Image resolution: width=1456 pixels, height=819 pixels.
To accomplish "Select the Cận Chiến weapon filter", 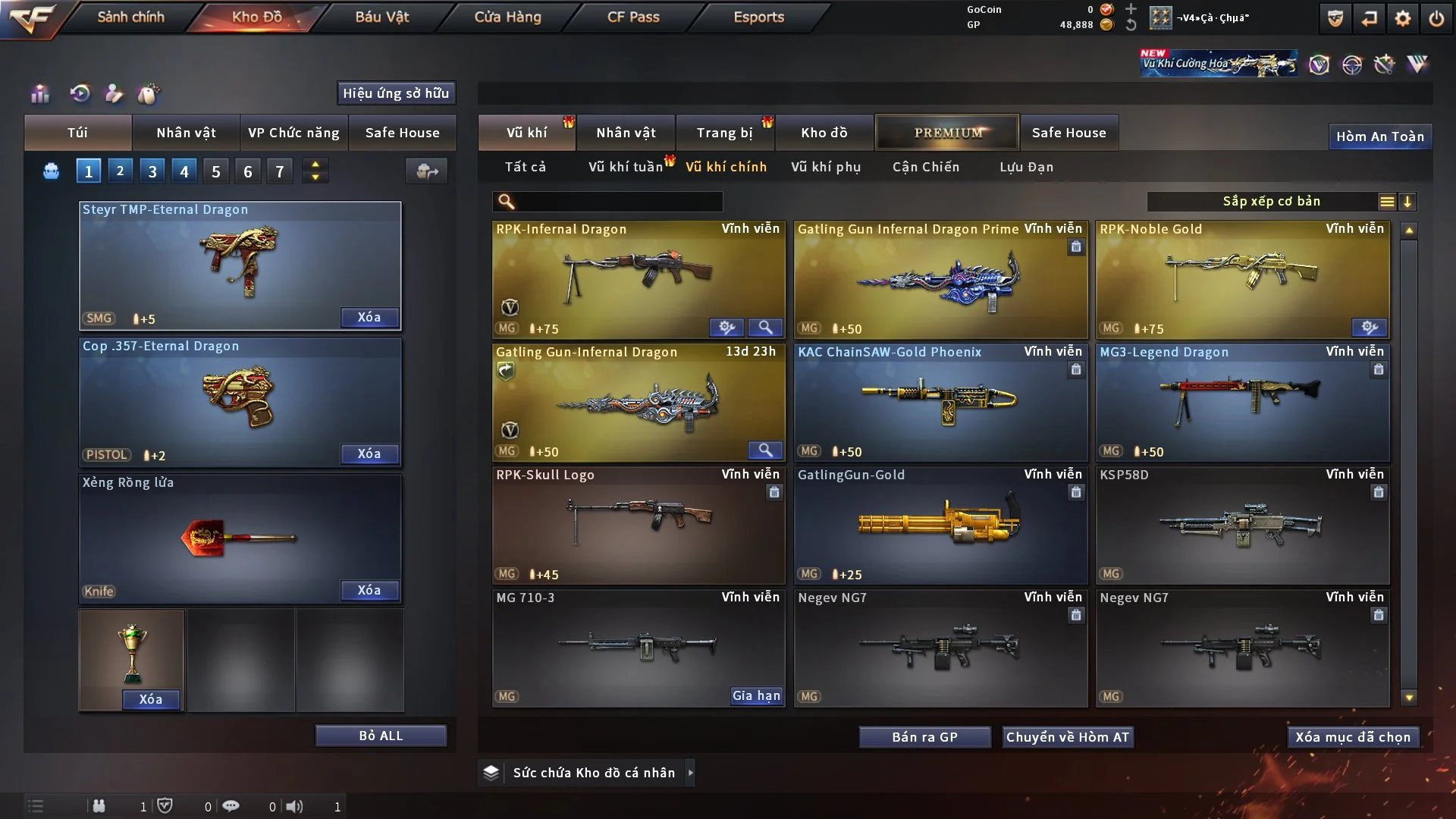I will [926, 167].
